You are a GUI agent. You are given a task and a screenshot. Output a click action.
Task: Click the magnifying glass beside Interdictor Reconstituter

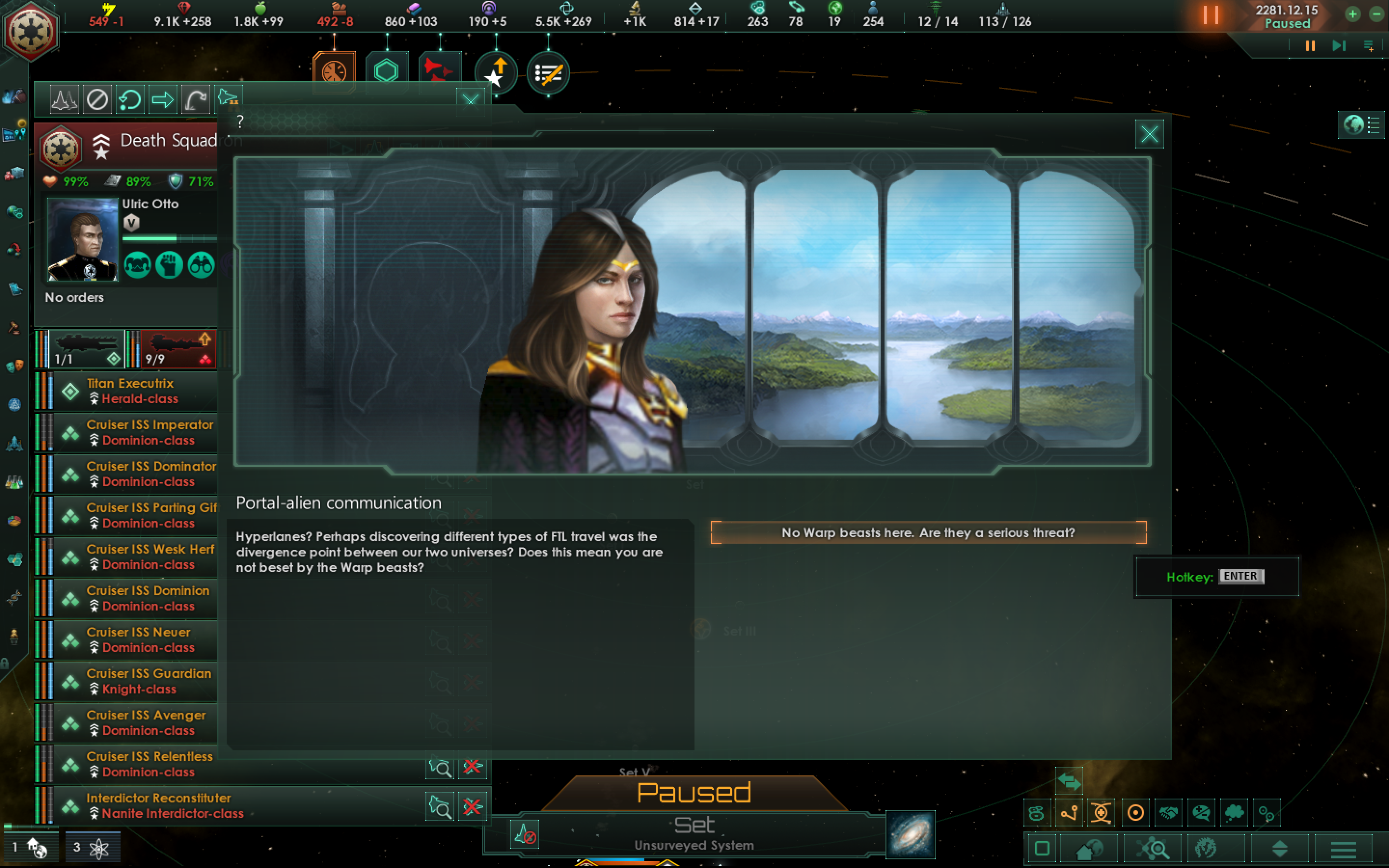[440, 807]
